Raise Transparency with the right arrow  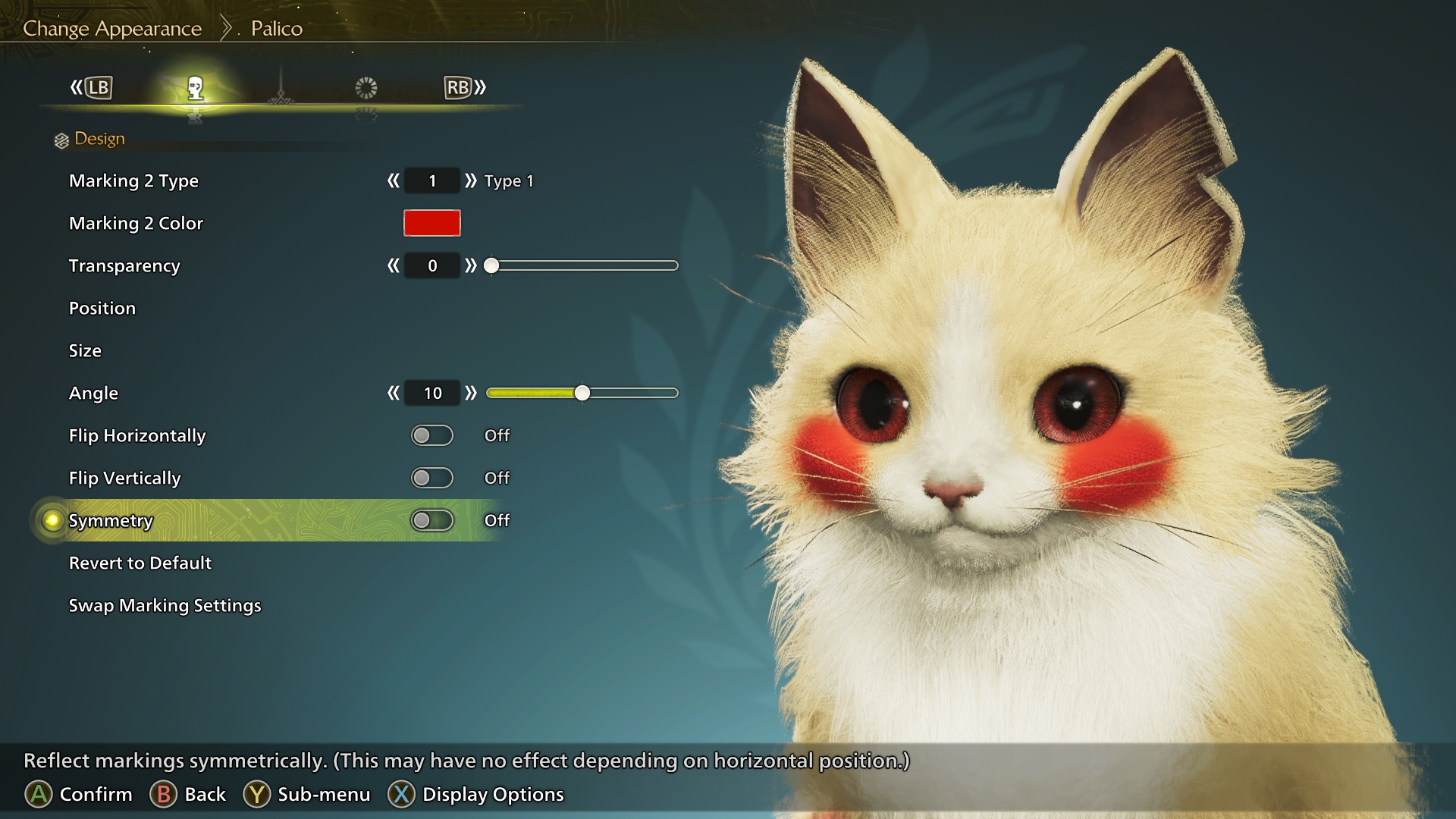coord(471,265)
